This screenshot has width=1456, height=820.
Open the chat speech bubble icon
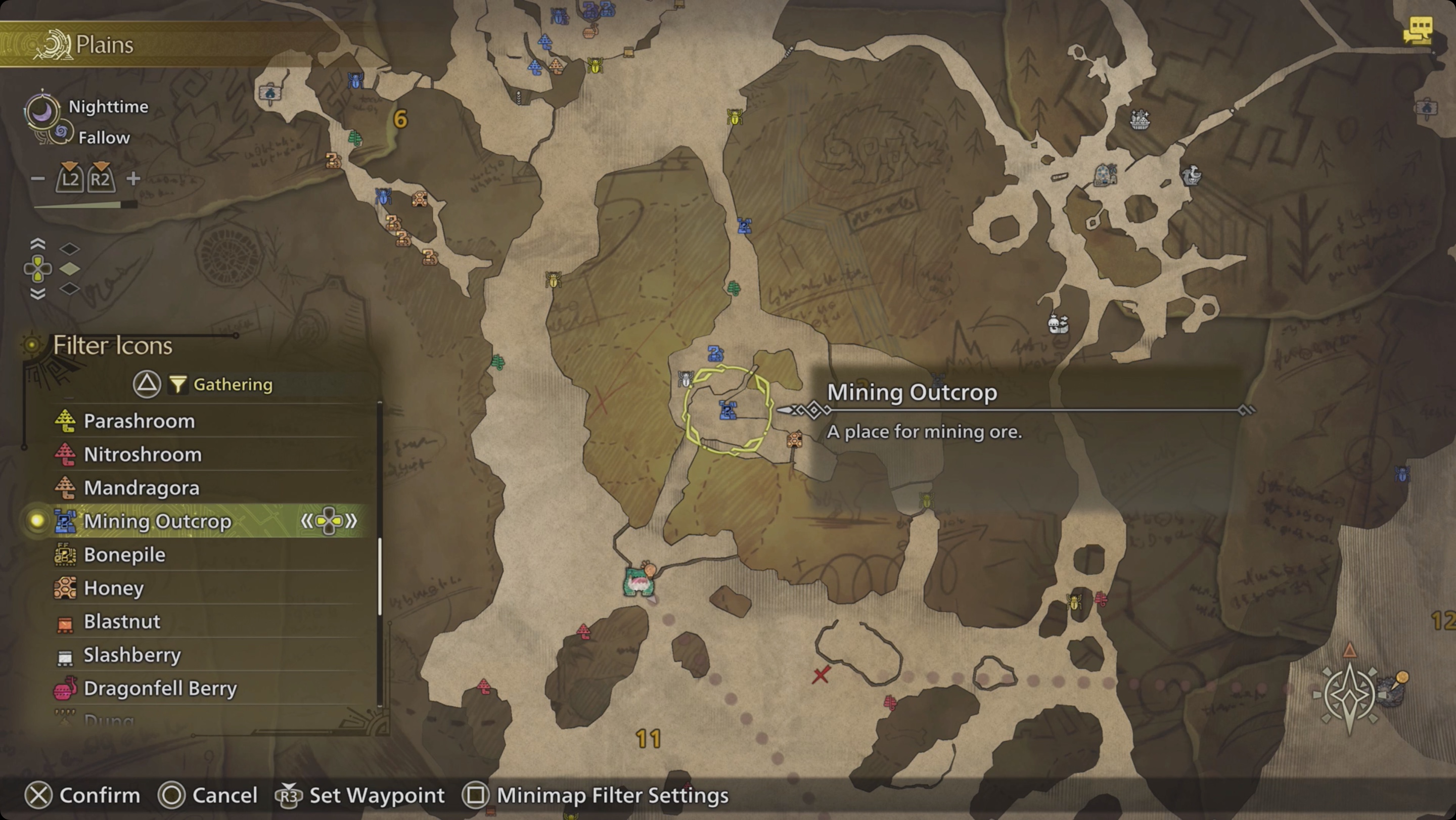click(1418, 29)
